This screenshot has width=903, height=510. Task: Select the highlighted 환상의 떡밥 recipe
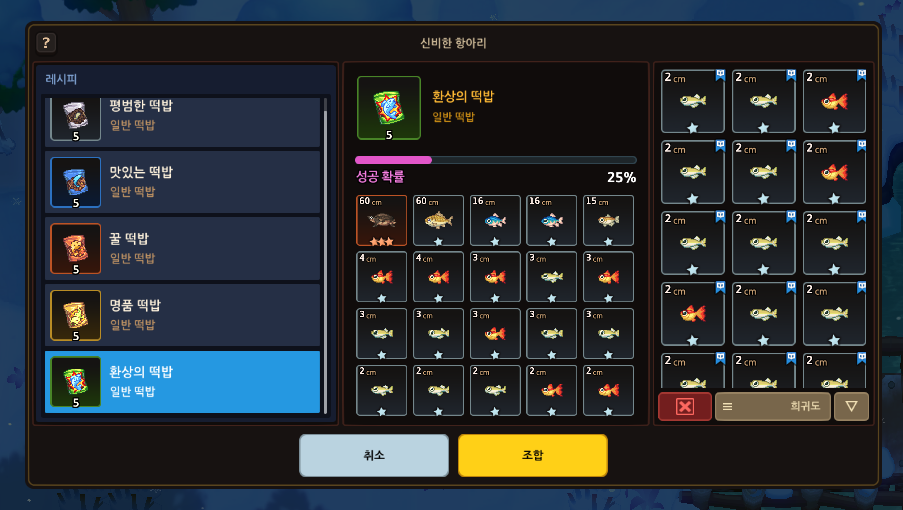click(x=185, y=381)
